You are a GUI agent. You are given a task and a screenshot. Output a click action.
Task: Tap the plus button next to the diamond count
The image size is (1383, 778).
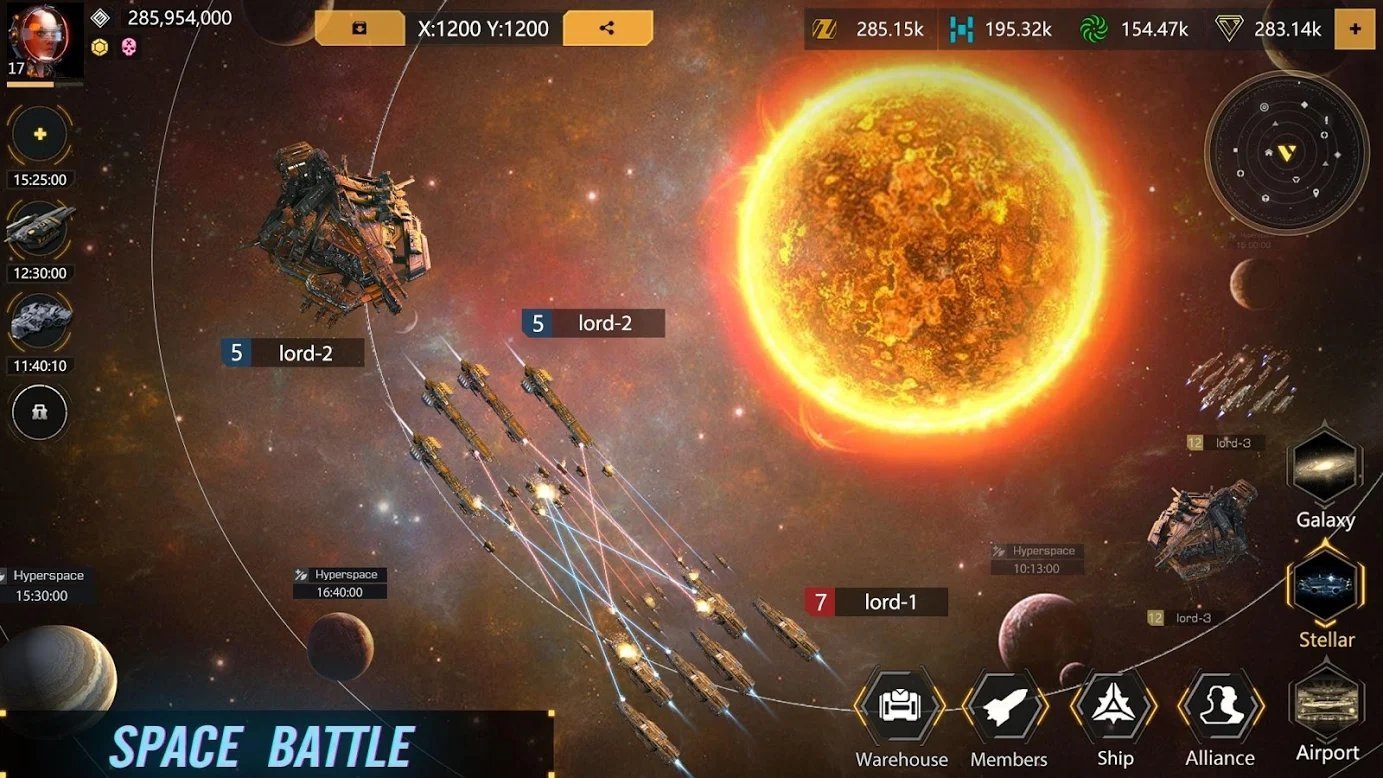[1356, 29]
